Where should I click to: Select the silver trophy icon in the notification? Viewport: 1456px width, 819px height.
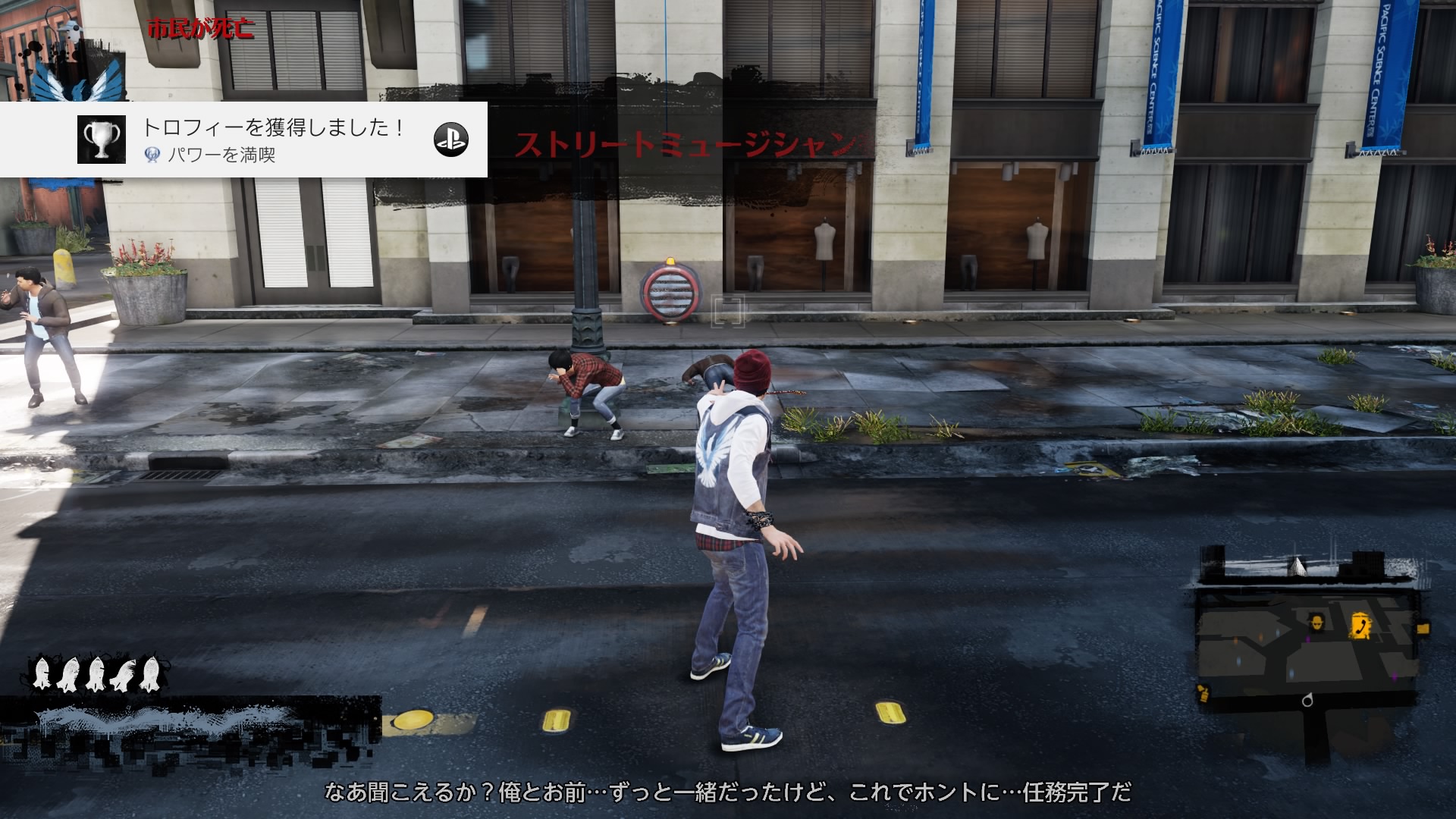pos(102,140)
